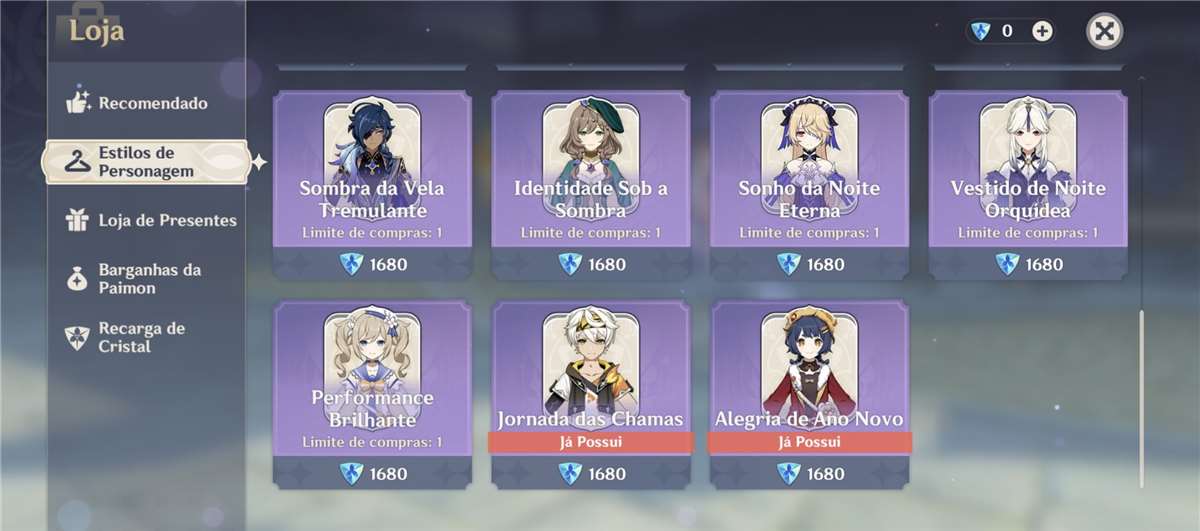Image resolution: width=1200 pixels, height=531 pixels.
Task: Add crystals with the plus button
Action: [1042, 31]
